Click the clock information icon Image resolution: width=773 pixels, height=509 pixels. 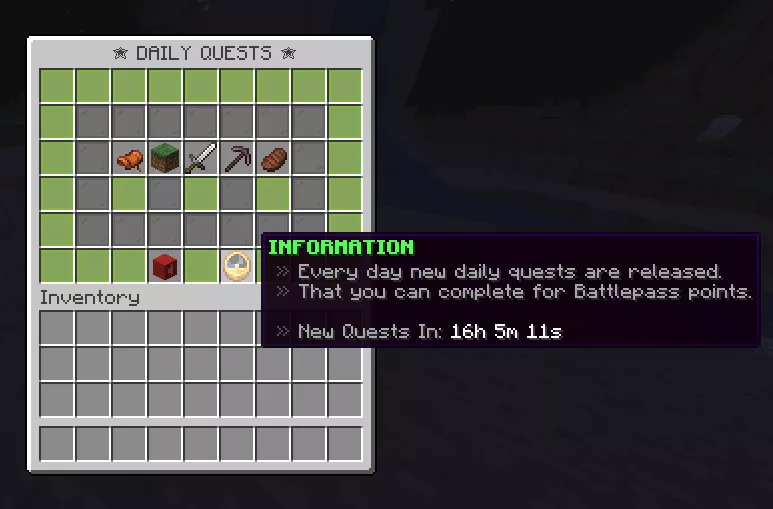(237, 266)
